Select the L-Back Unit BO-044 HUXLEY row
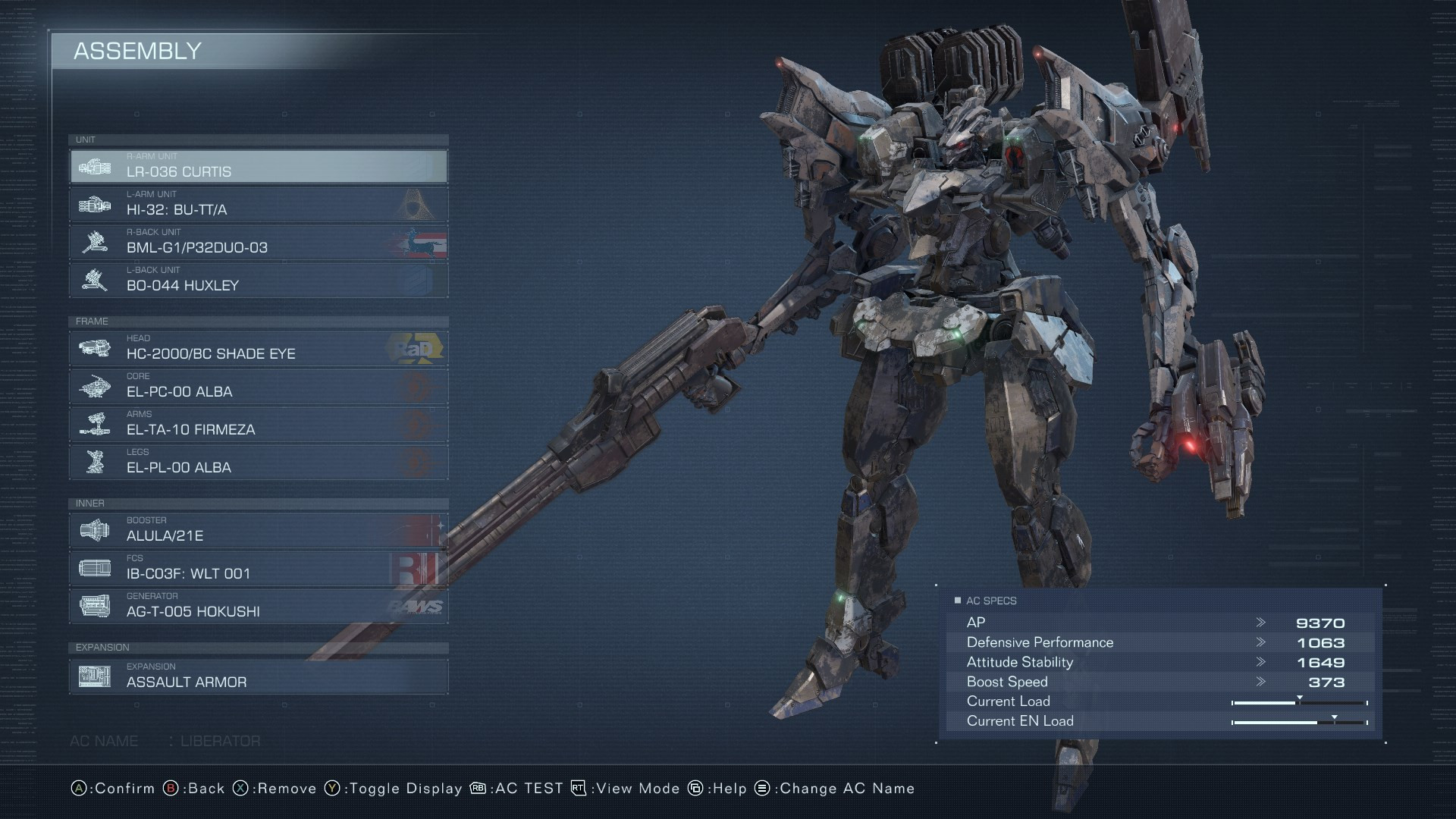 [x=258, y=280]
